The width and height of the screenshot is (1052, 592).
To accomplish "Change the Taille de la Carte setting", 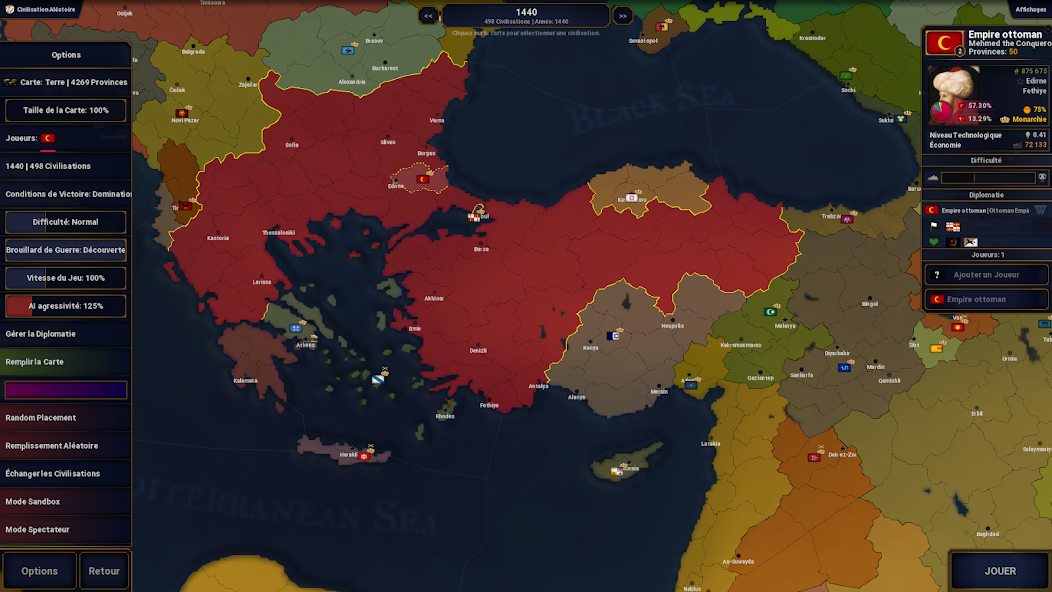I will click(66, 110).
